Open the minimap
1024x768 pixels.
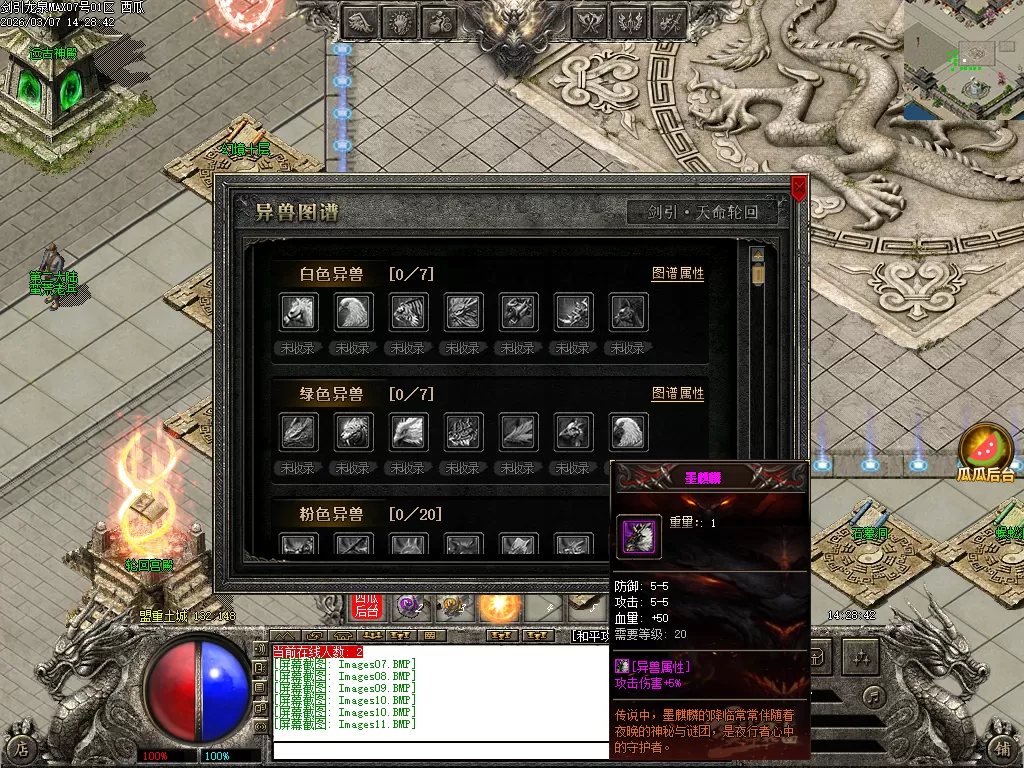963,60
